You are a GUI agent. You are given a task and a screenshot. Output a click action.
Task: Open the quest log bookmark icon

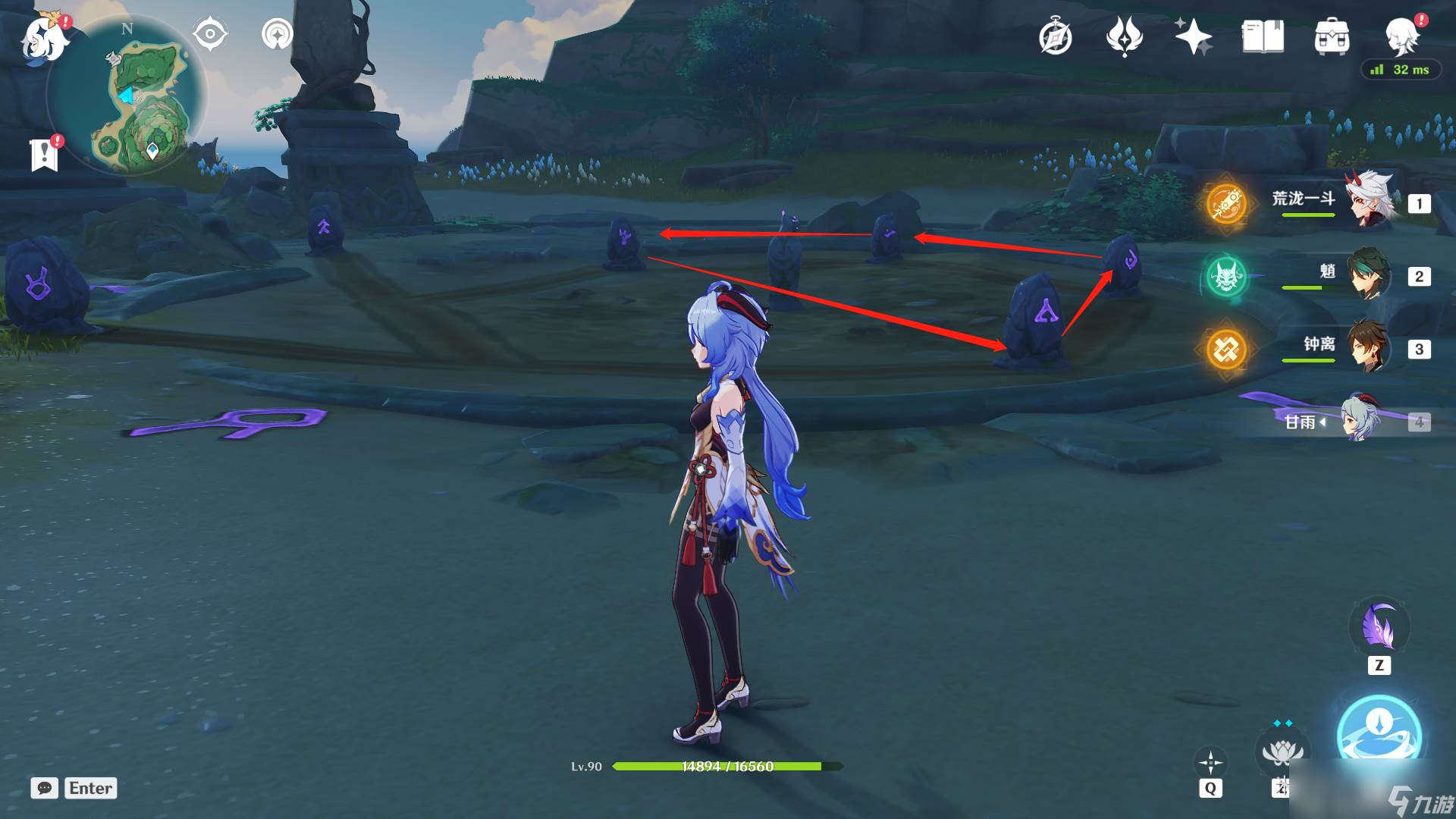click(x=44, y=155)
